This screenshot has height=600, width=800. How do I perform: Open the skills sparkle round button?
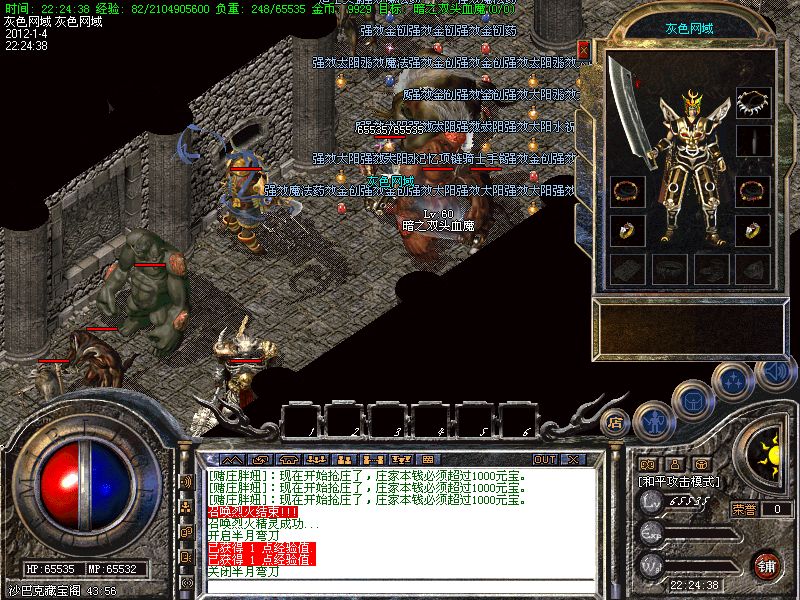coord(734,380)
